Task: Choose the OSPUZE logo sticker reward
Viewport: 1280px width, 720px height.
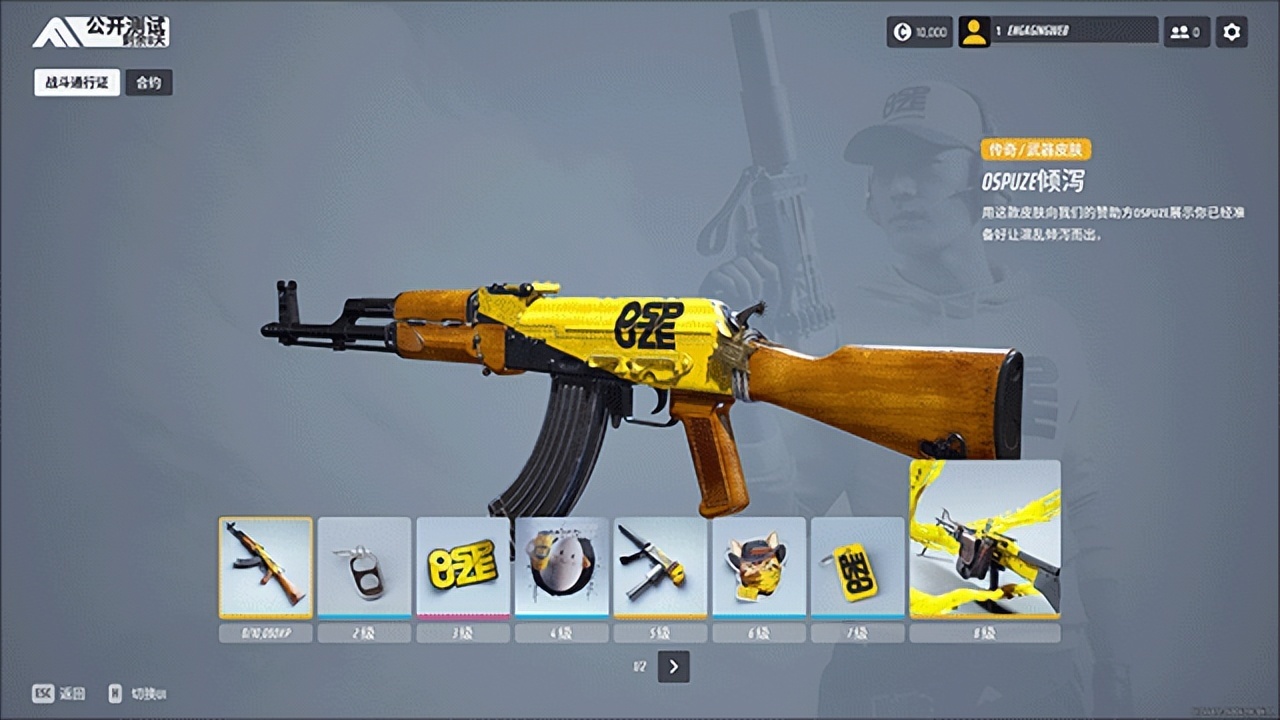Action: pos(463,567)
